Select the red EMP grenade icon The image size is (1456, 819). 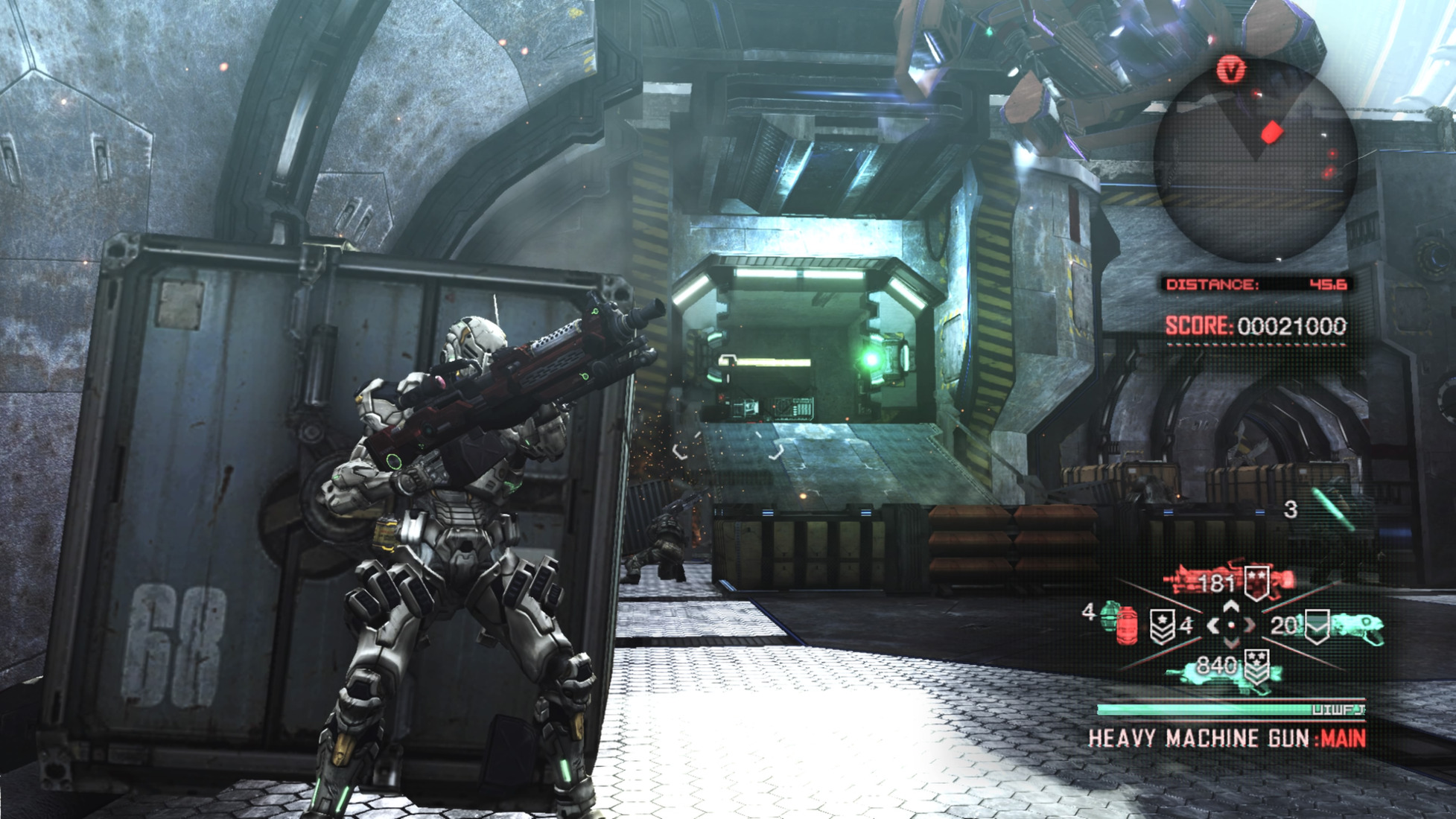[1127, 626]
